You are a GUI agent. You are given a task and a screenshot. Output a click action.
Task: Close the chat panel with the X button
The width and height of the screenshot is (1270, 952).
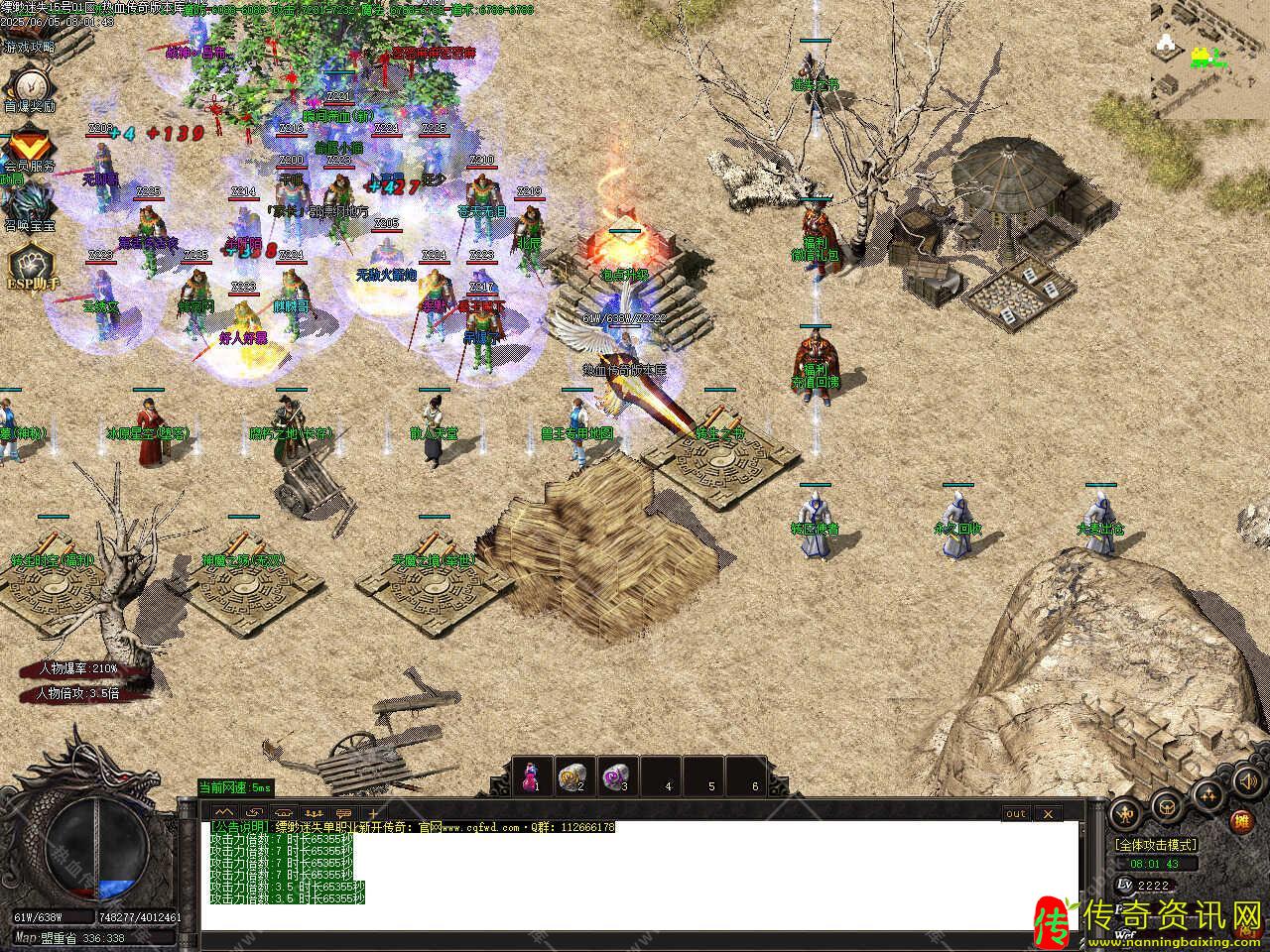tap(1048, 814)
